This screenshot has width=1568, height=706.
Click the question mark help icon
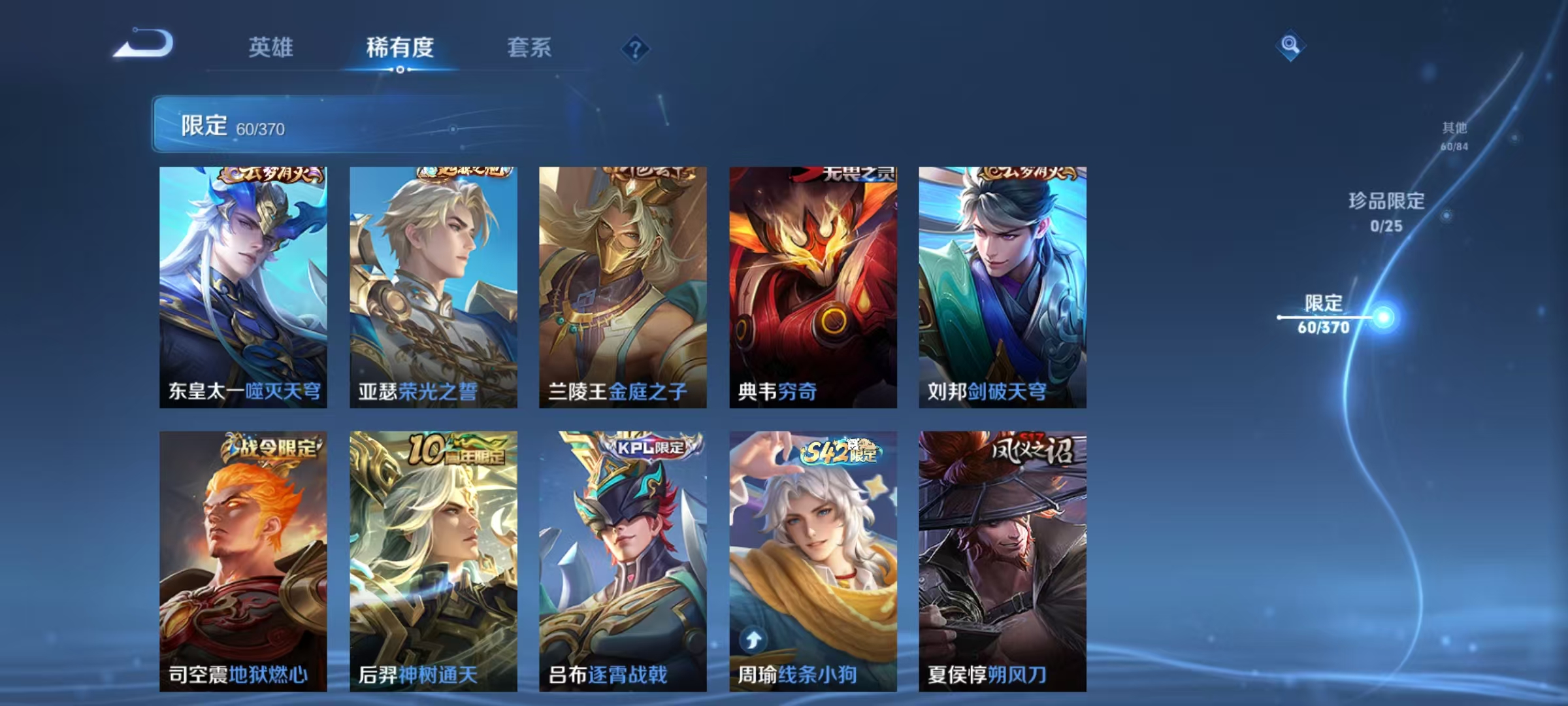pyautogui.click(x=636, y=48)
